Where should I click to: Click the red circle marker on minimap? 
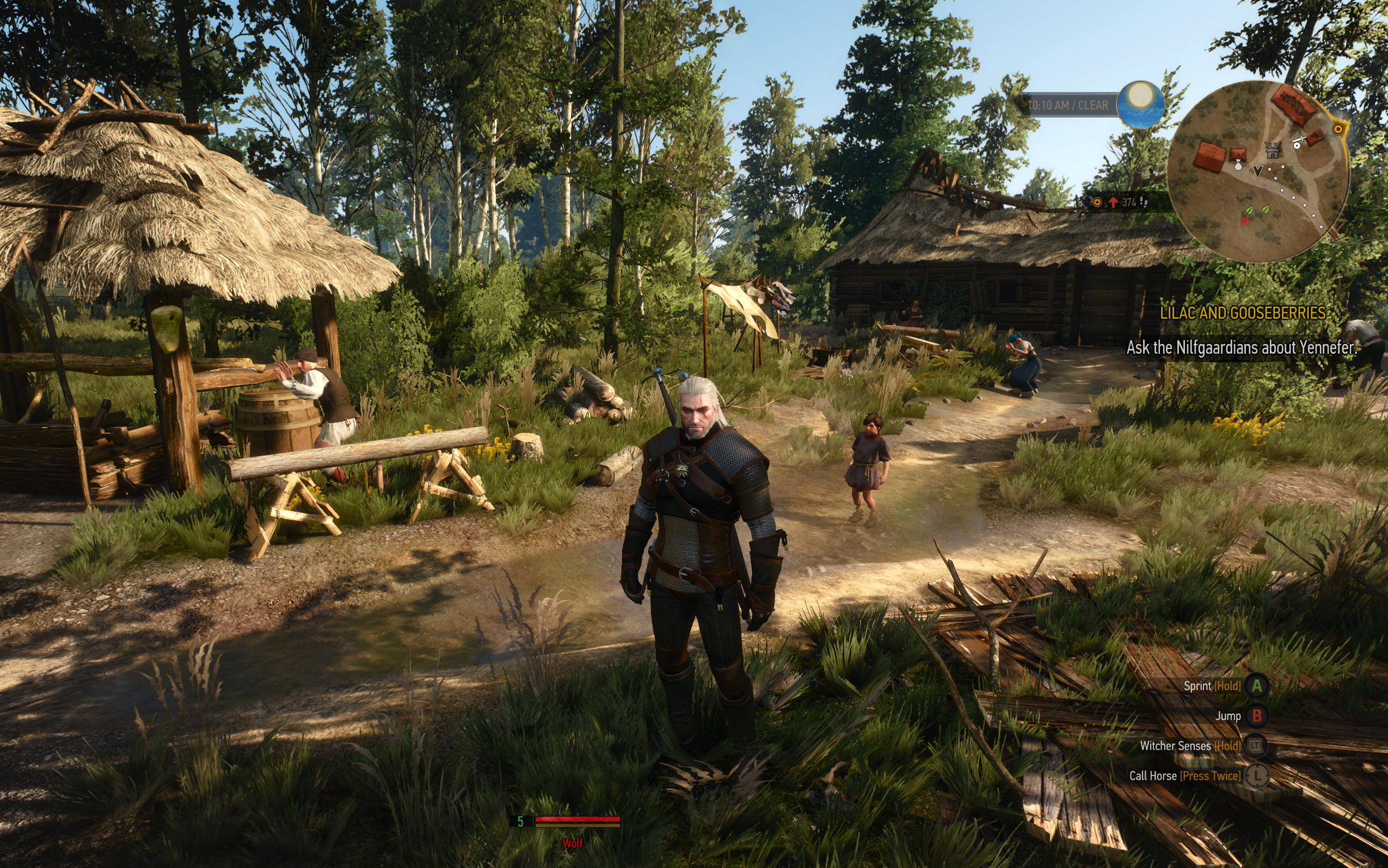1244,221
